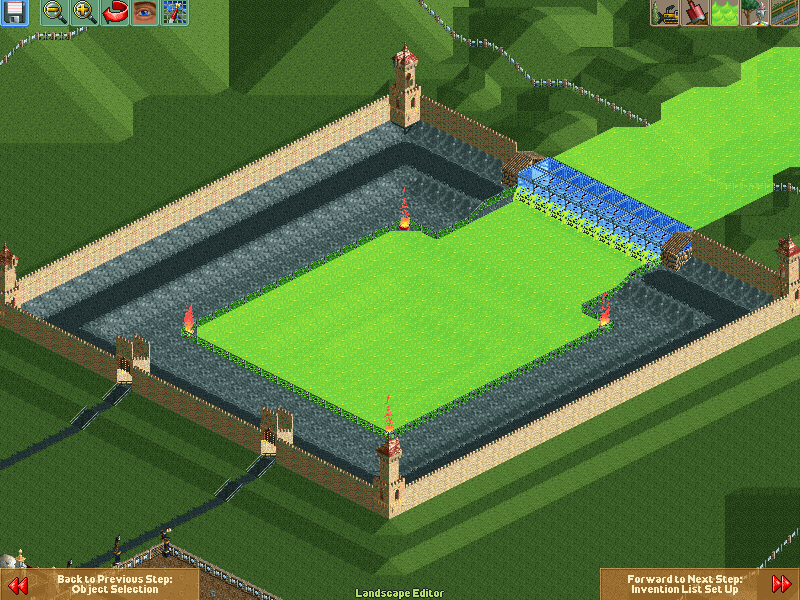Go back to Object Selection step

click(100, 584)
